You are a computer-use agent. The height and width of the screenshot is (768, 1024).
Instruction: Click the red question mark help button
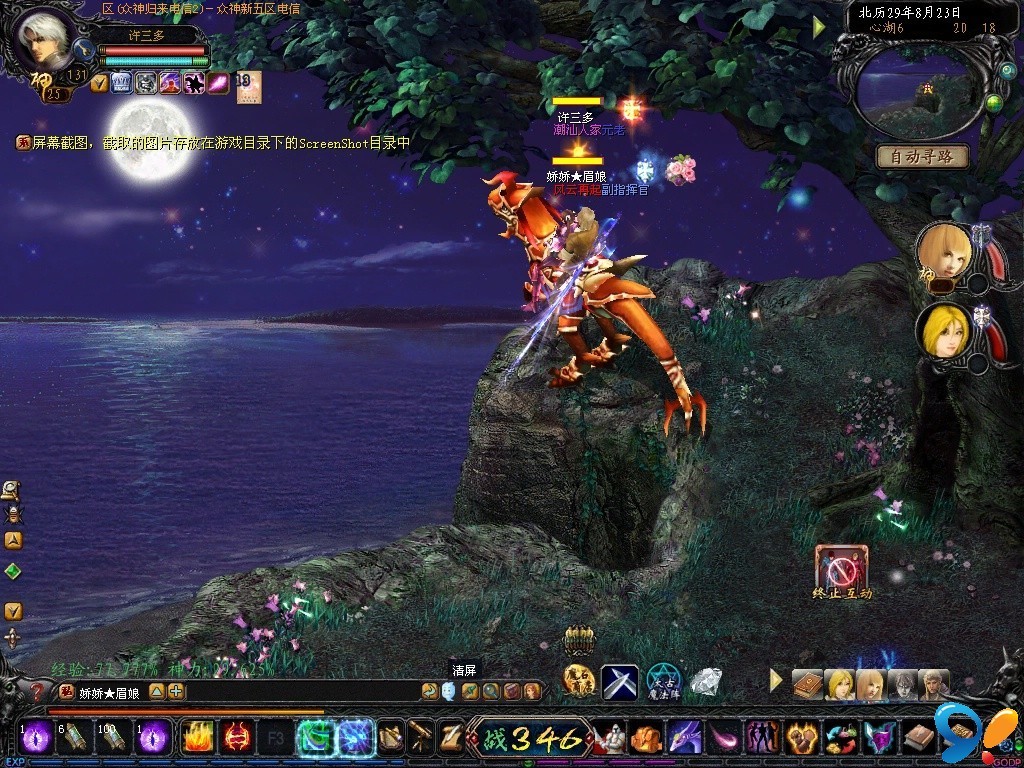pyautogui.click(x=38, y=691)
